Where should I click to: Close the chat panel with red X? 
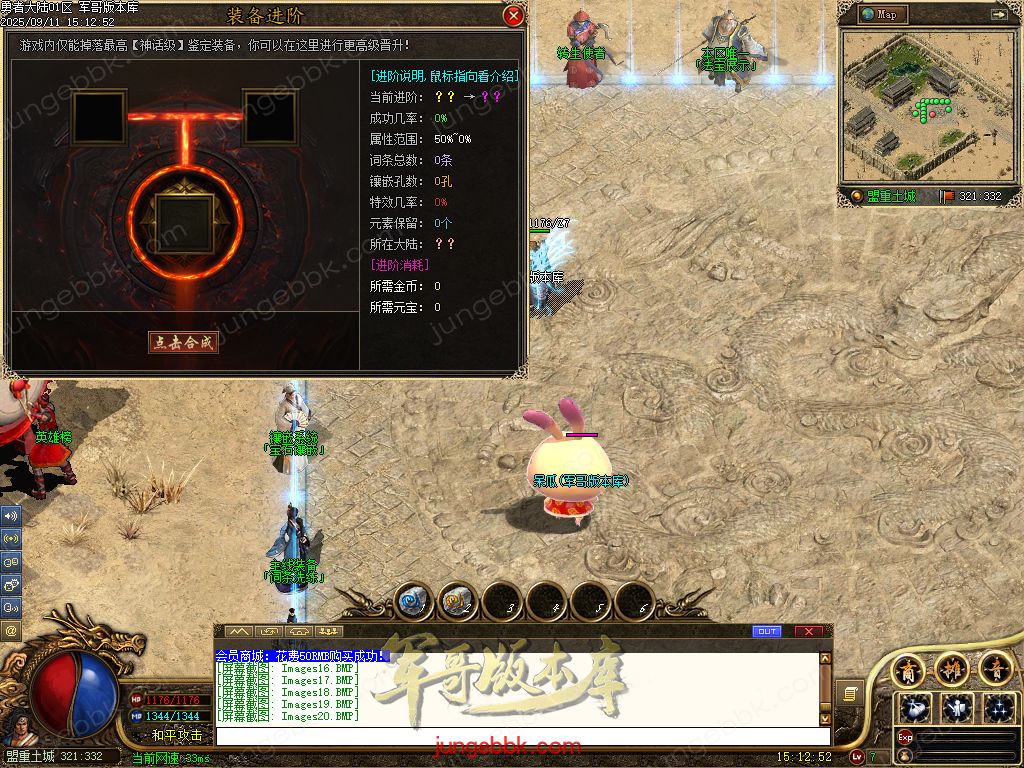809,631
